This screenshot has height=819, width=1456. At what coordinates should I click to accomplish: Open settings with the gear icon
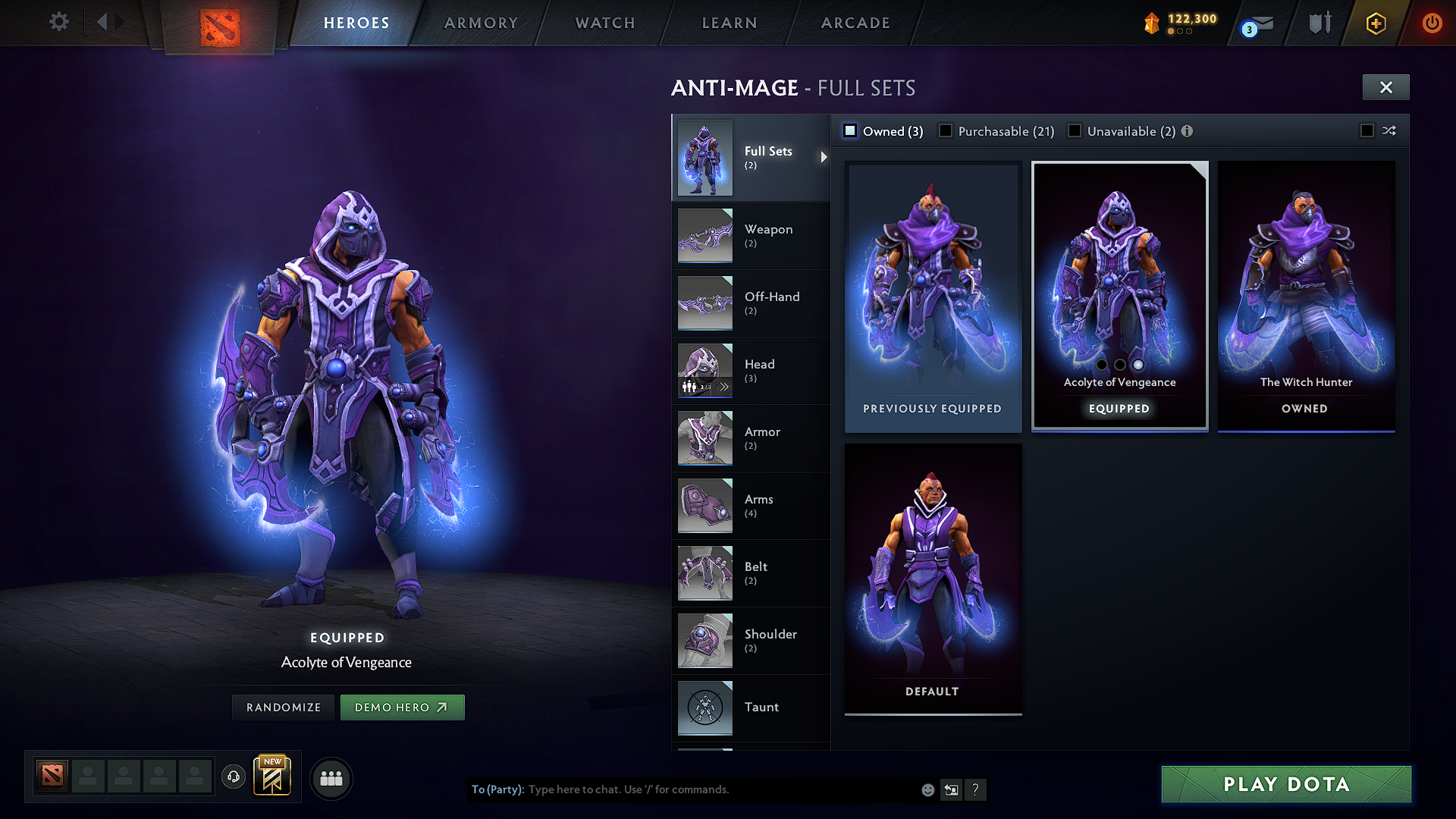[58, 22]
